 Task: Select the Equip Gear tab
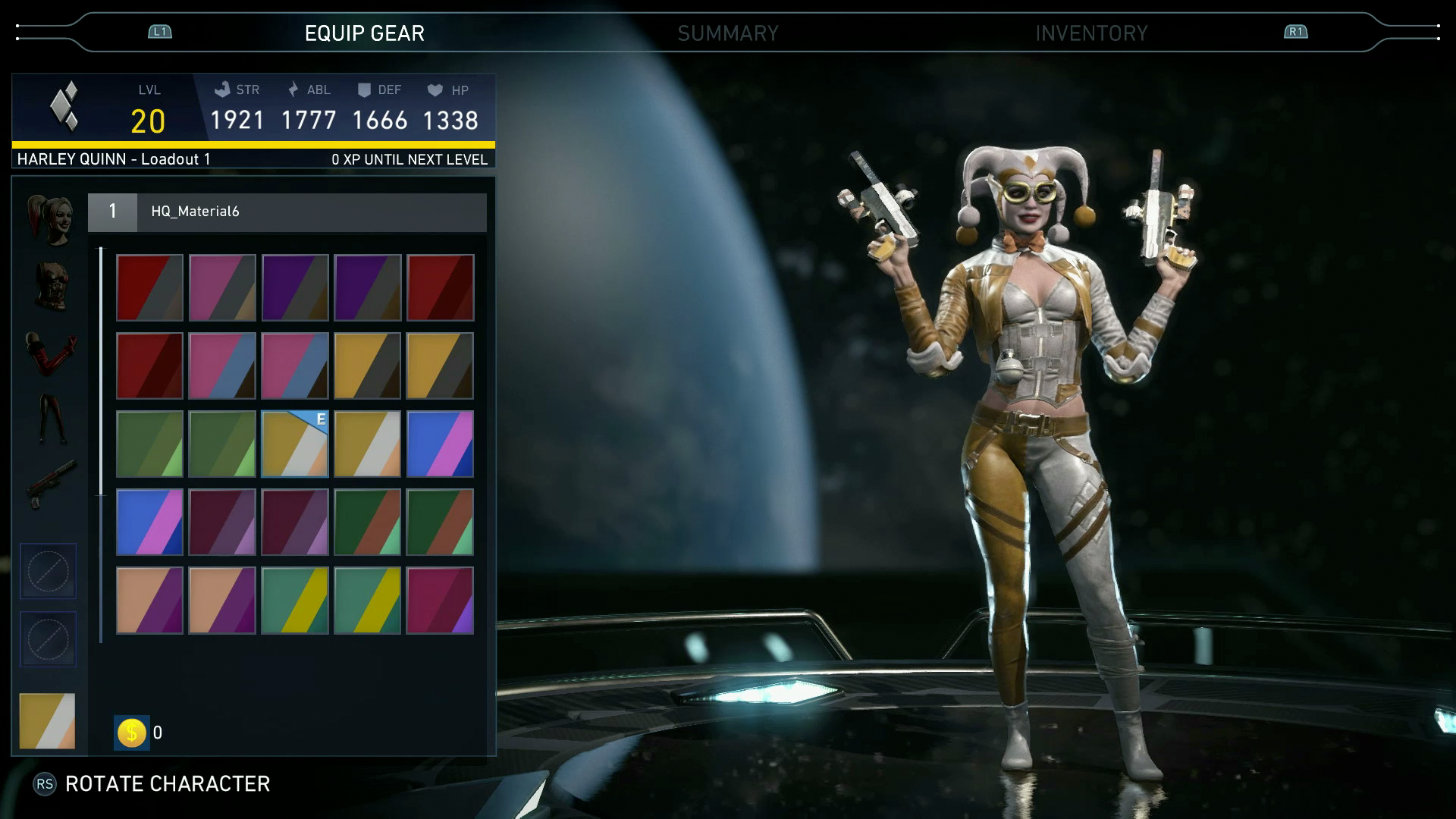click(364, 33)
